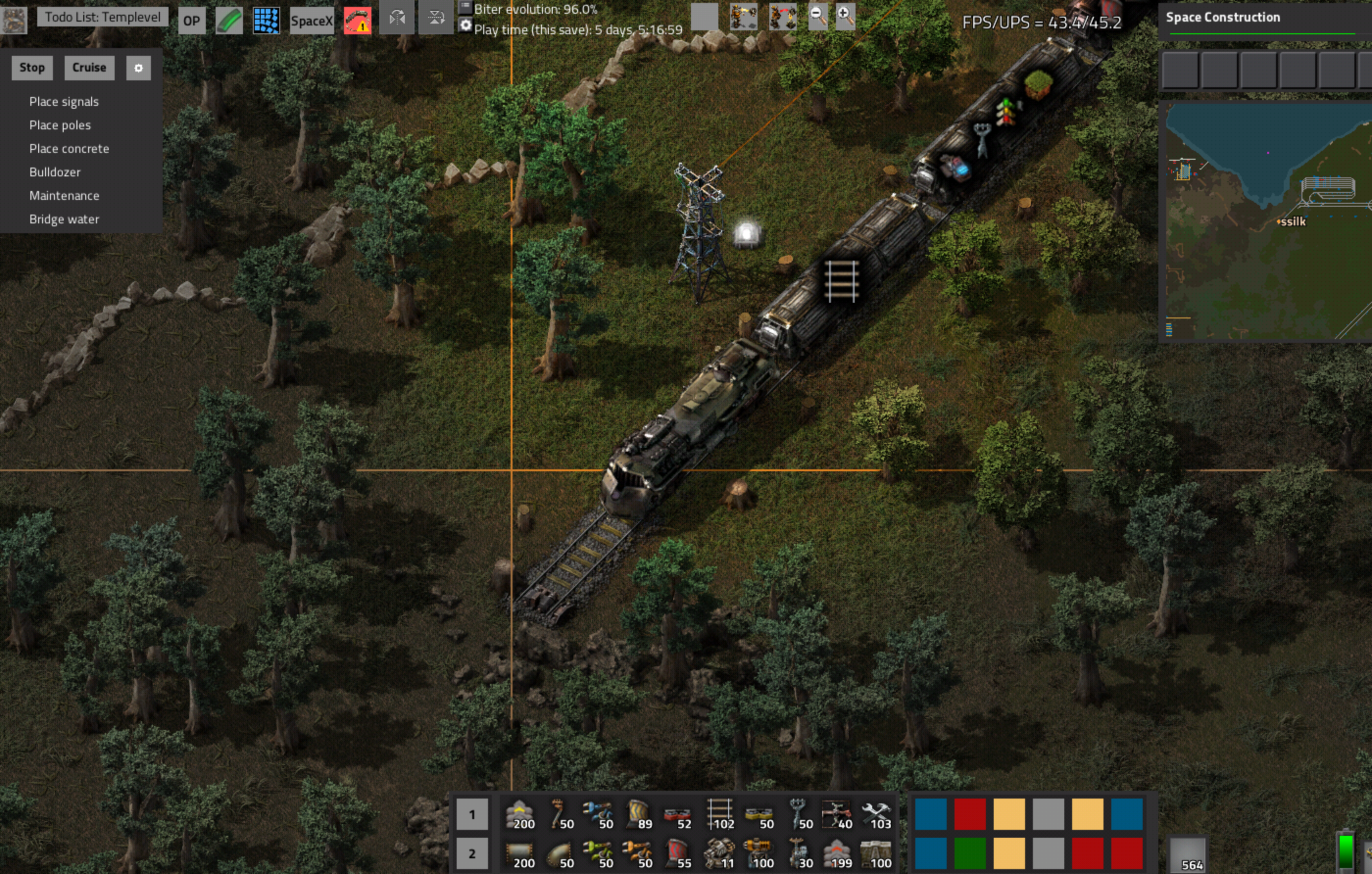Toggle the Bulldozer mode
Image resolution: width=1372 pixels, height=874 pixels.
point(55,172)
